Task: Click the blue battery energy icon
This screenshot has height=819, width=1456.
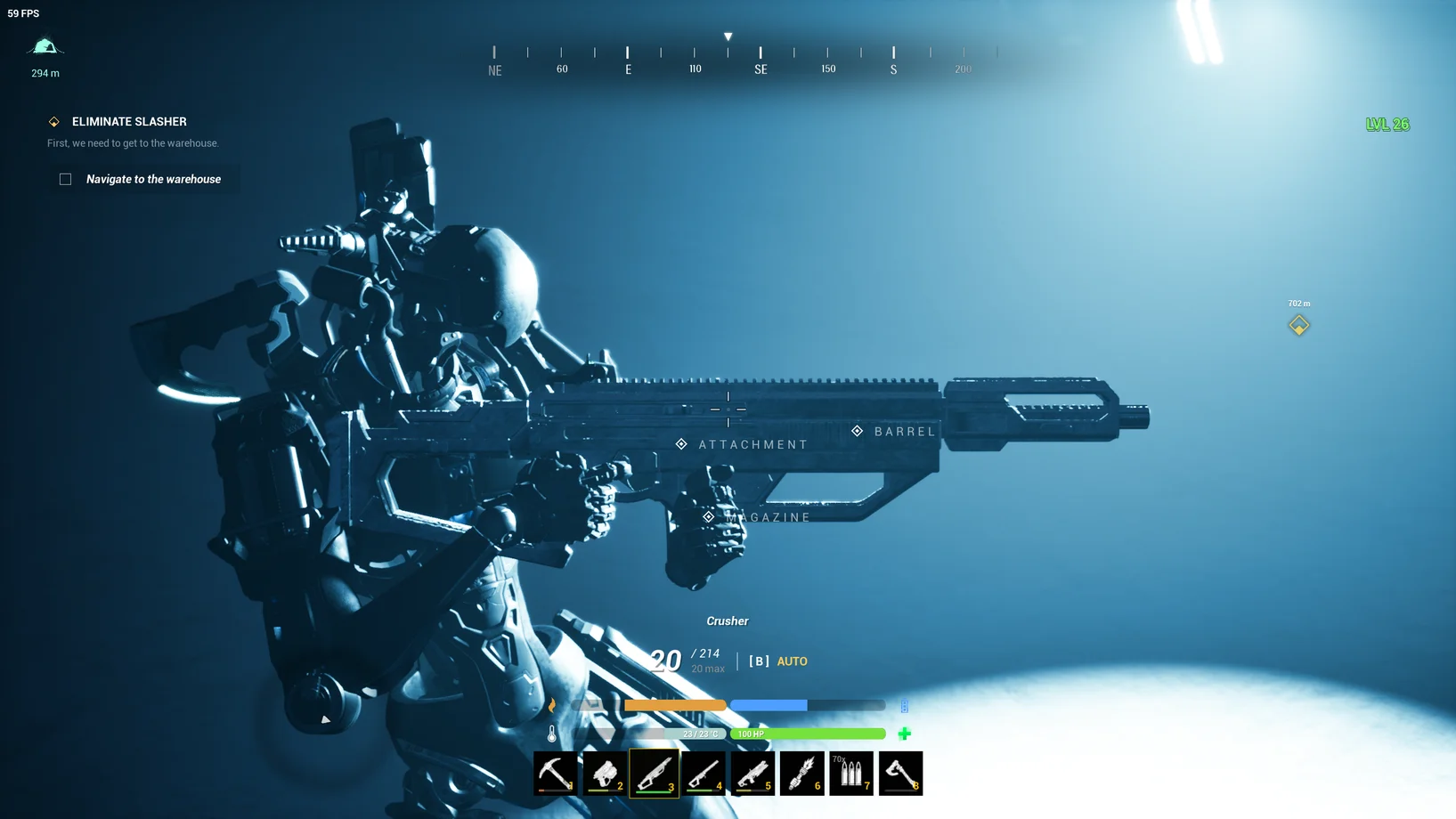Action: tap(905, 706)
